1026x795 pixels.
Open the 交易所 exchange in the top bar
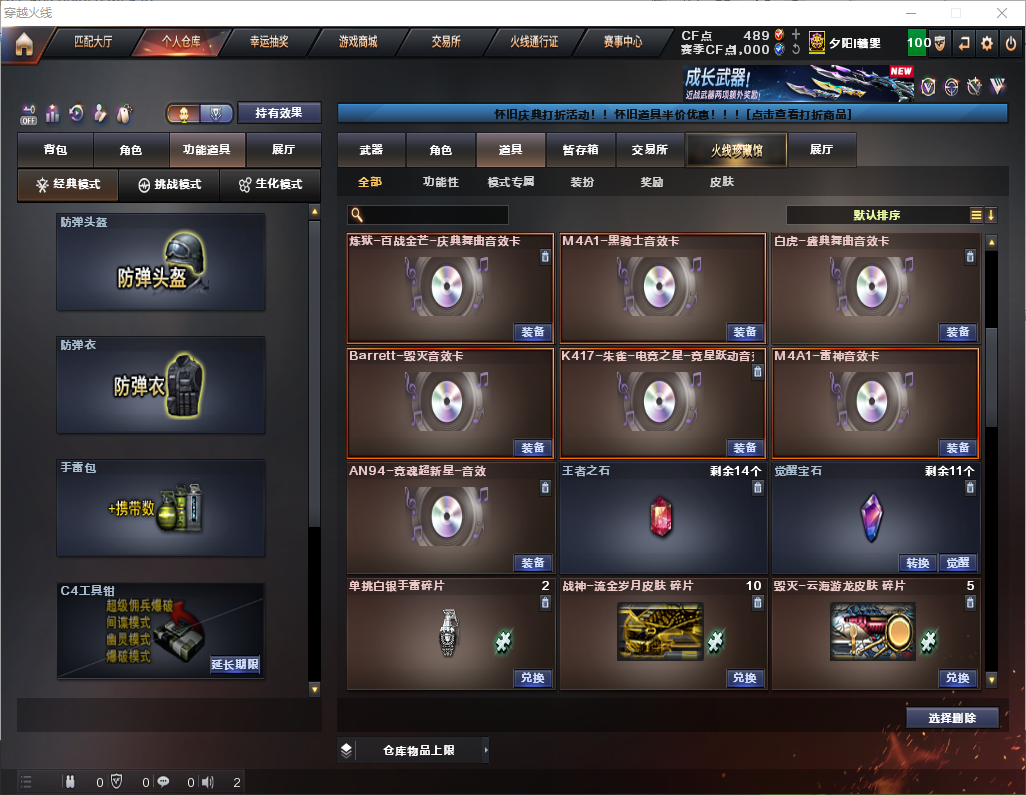(446, 42)
